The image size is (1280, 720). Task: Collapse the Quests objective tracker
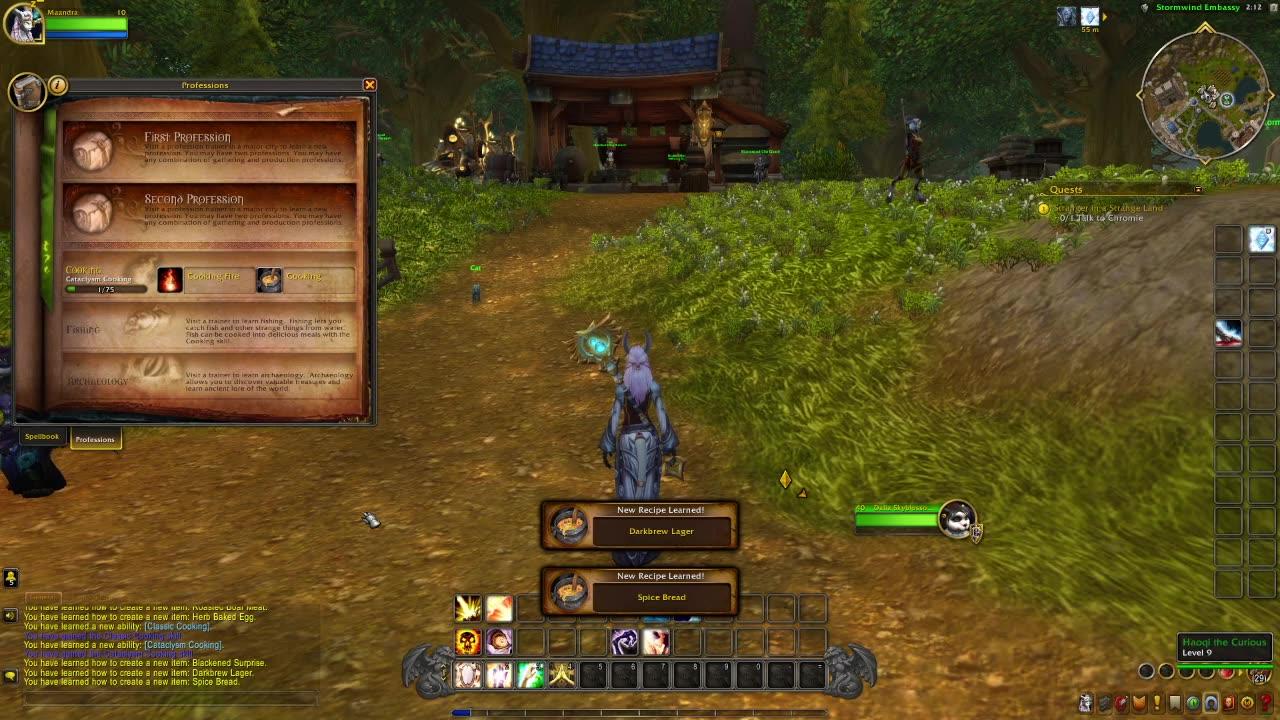pyautogui.click(x=1198, y=189)
